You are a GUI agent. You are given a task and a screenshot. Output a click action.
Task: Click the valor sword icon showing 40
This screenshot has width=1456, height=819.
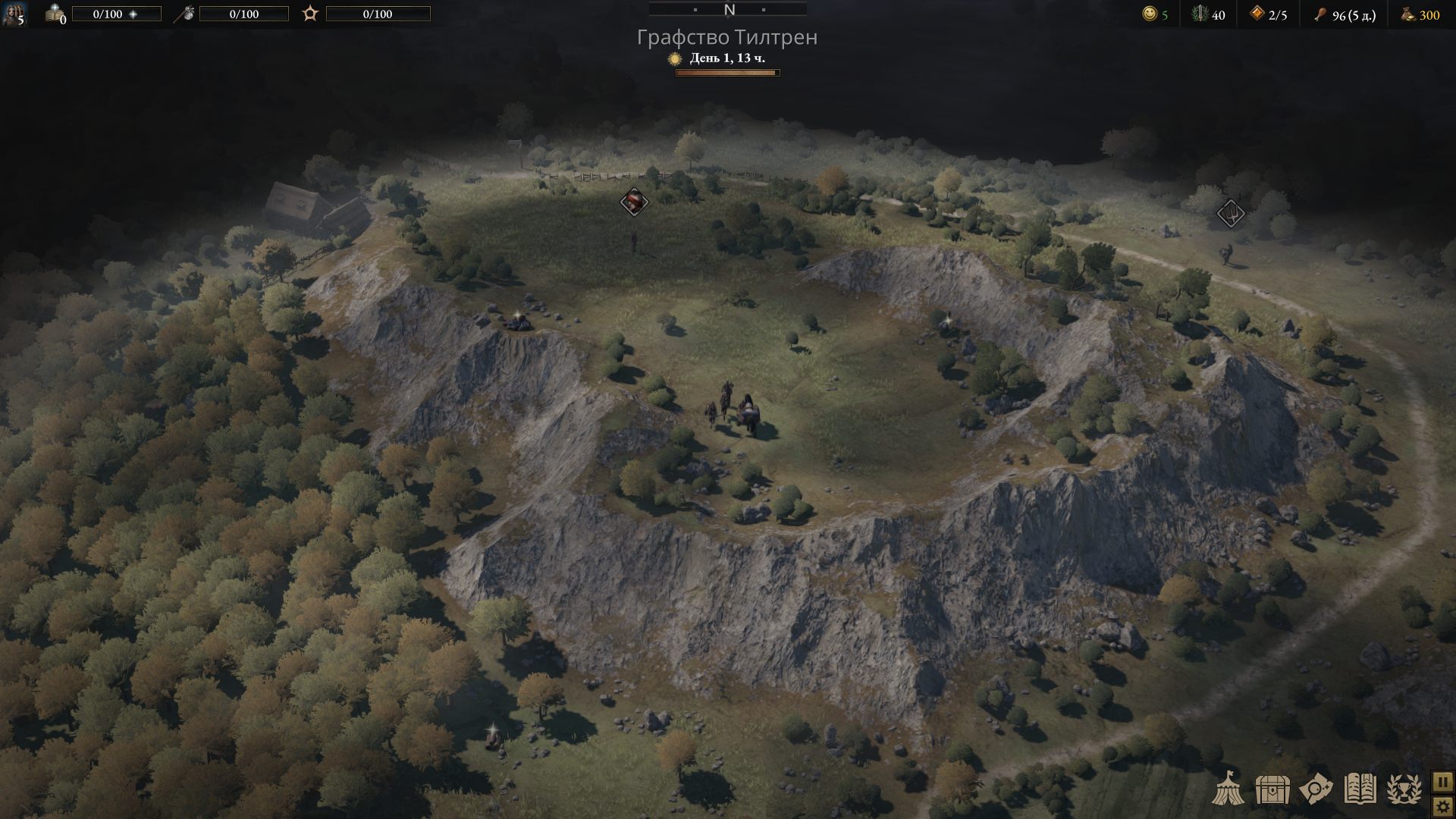[1200, 15]
